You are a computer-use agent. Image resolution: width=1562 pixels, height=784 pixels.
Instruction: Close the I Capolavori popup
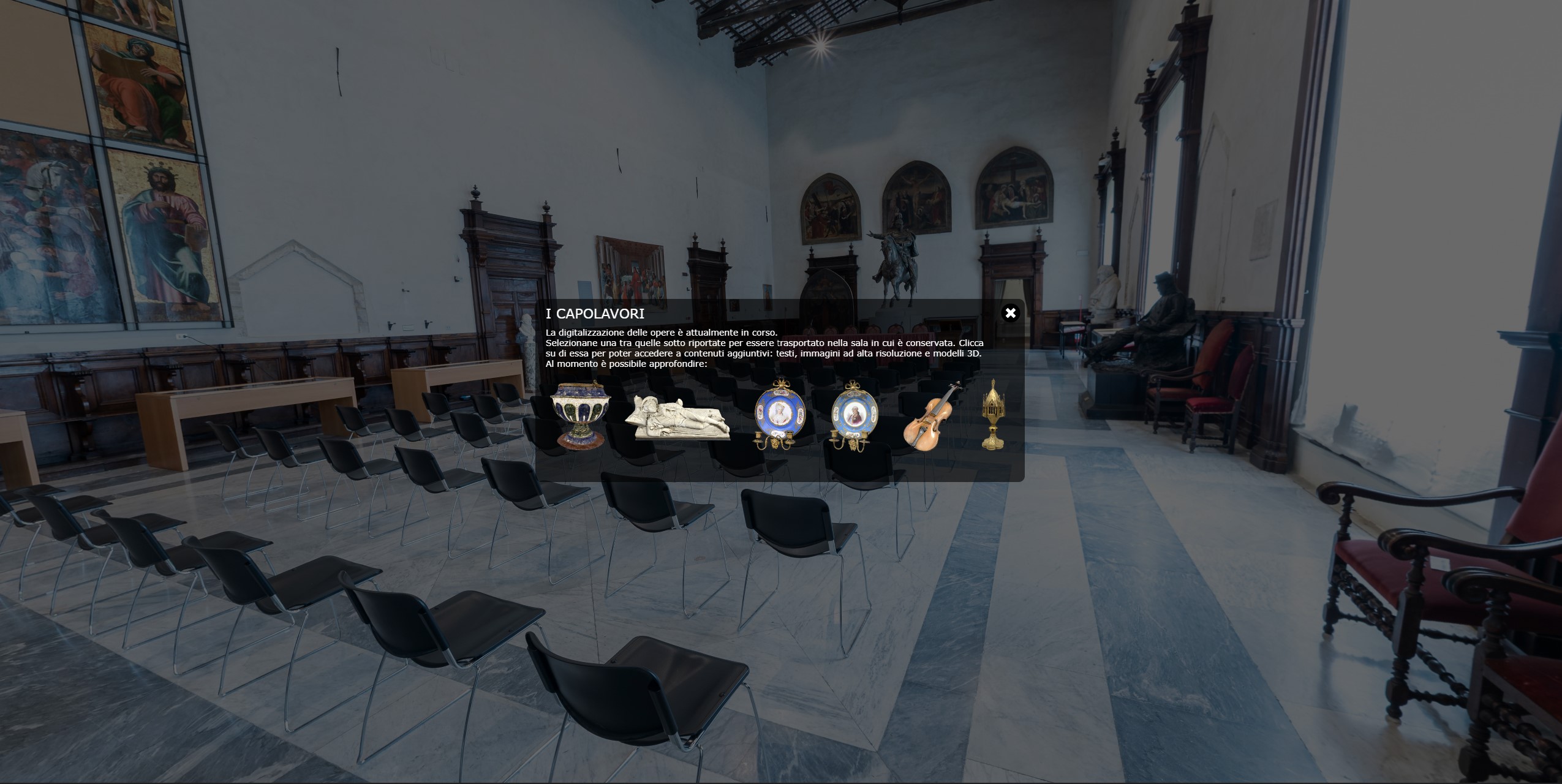coord(1010,314)
